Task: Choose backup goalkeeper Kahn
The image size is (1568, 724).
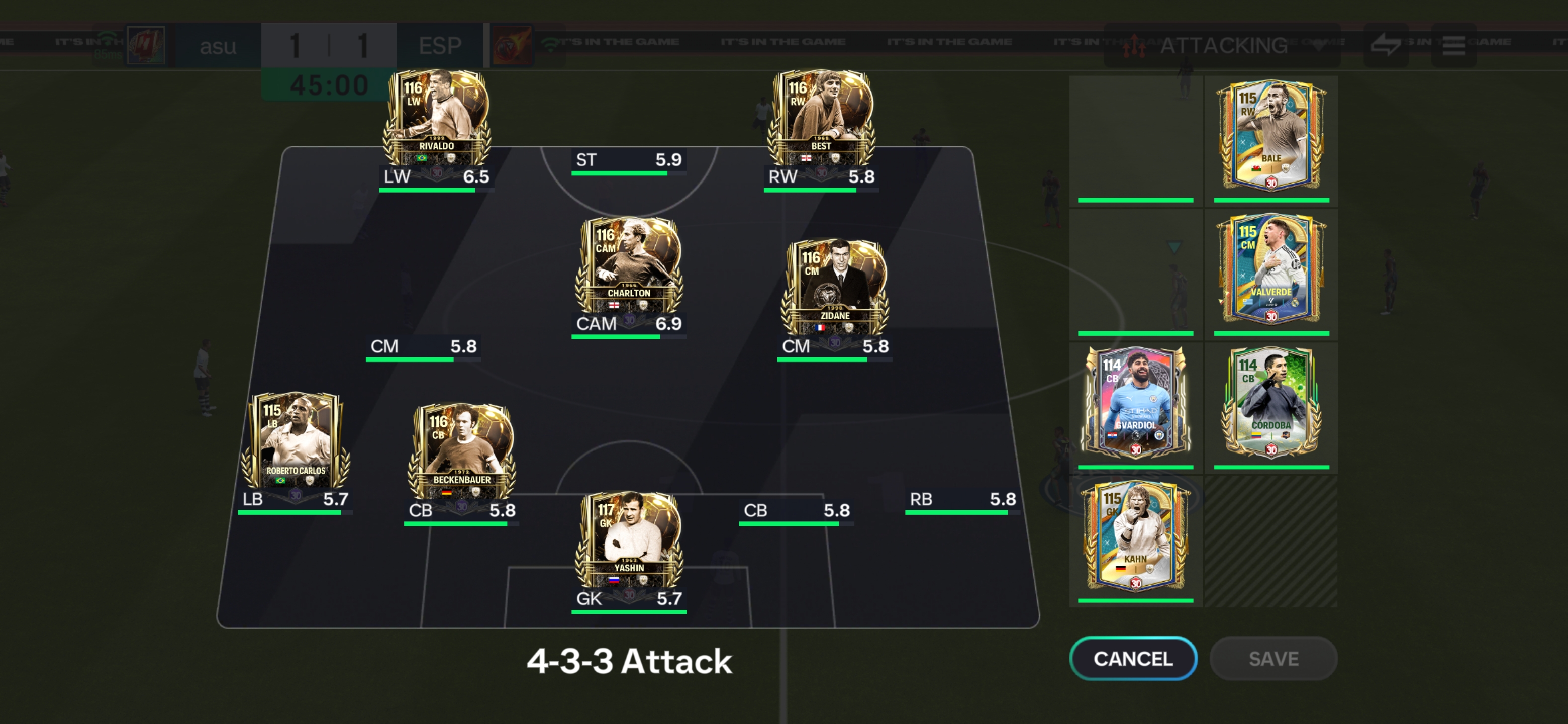Action: tap(1135, 536)
